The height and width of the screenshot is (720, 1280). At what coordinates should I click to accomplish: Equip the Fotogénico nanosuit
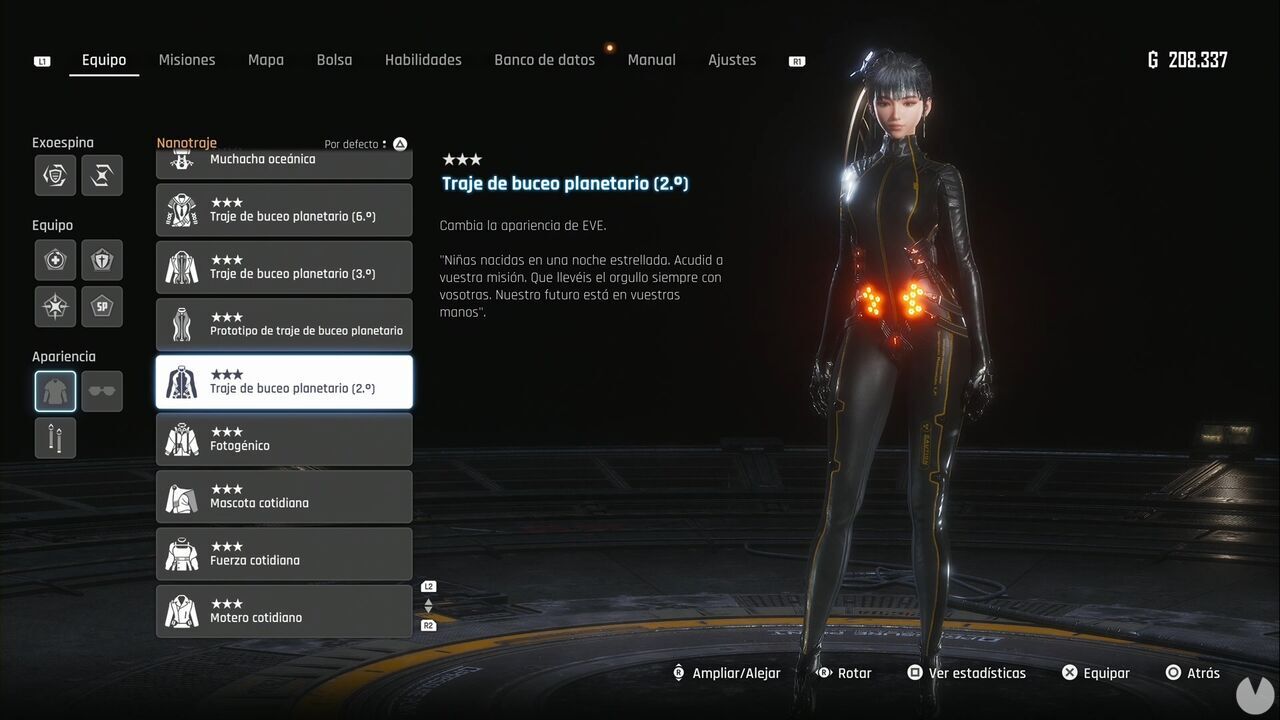point(284,439)
